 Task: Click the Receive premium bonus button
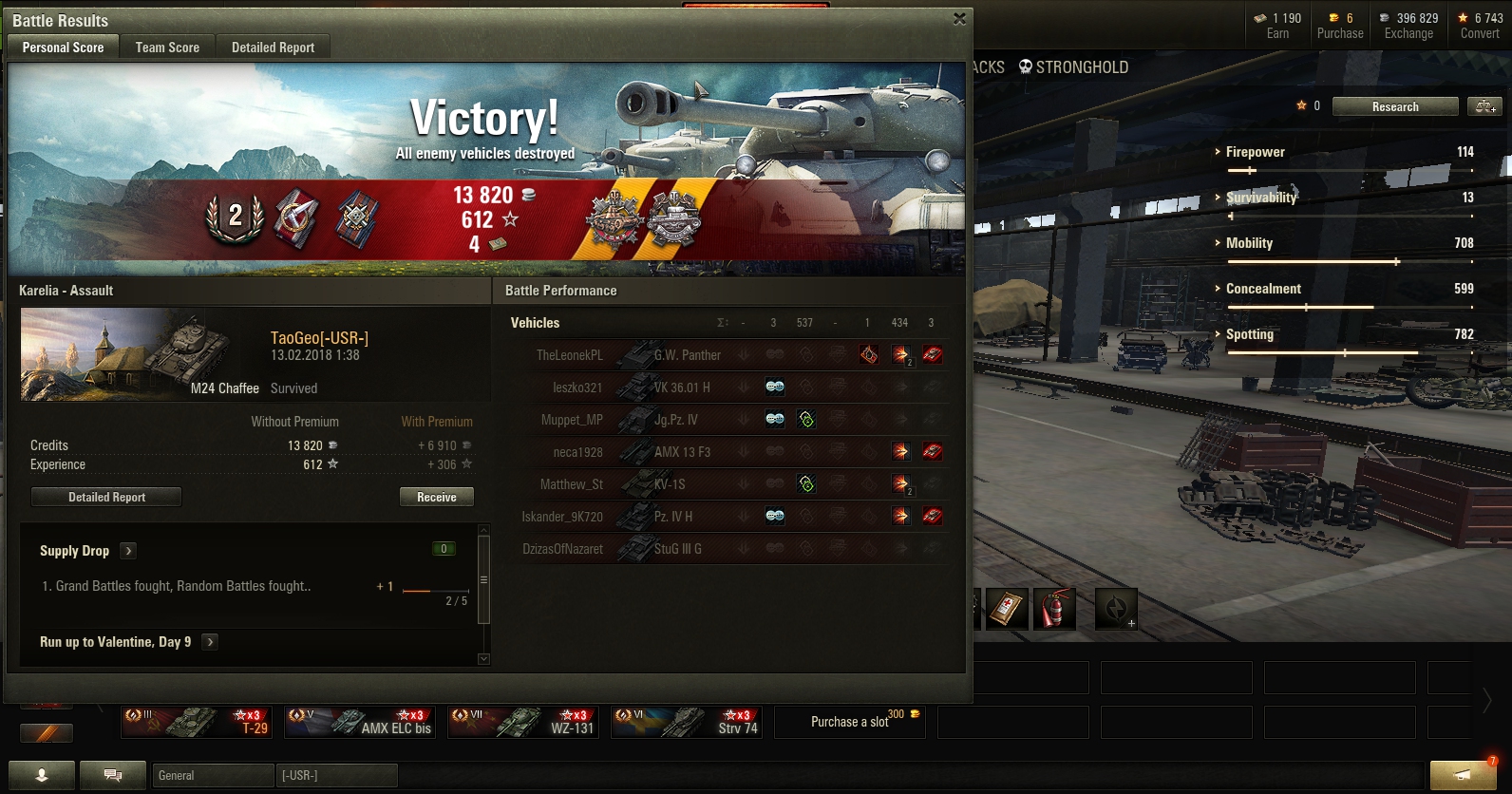[x=436, y=497]
